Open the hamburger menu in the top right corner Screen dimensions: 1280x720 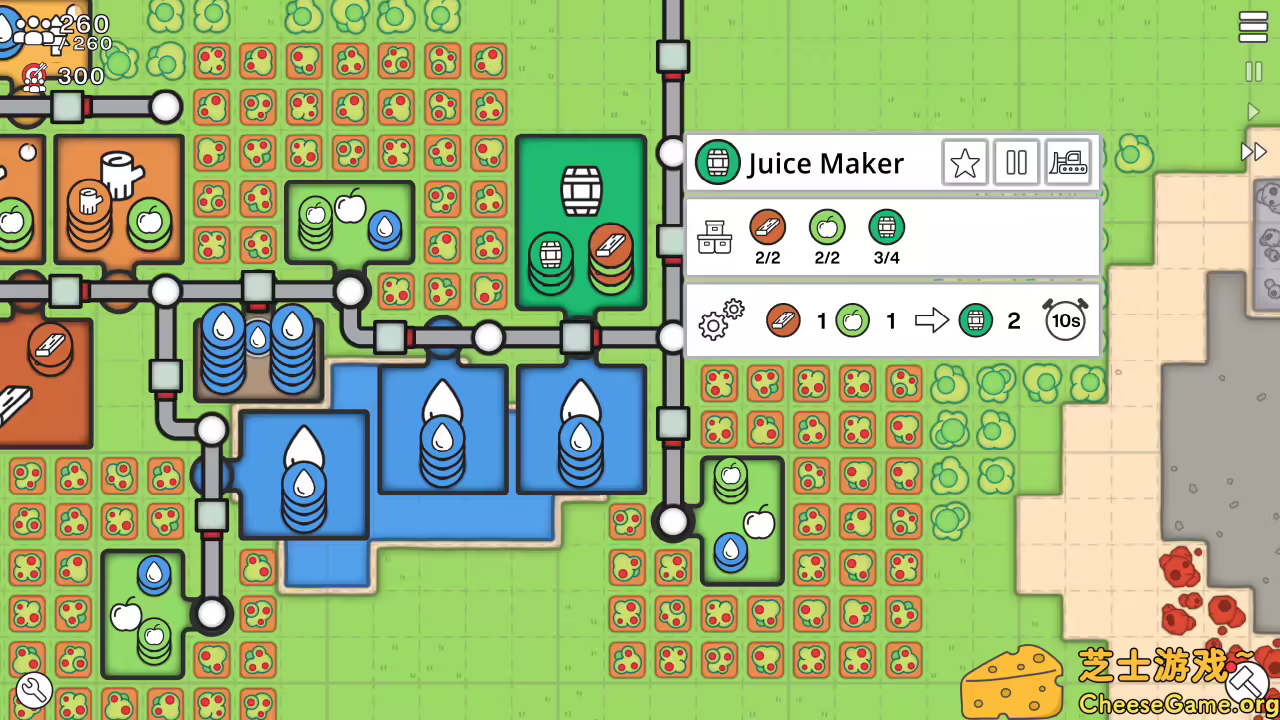1253,27
